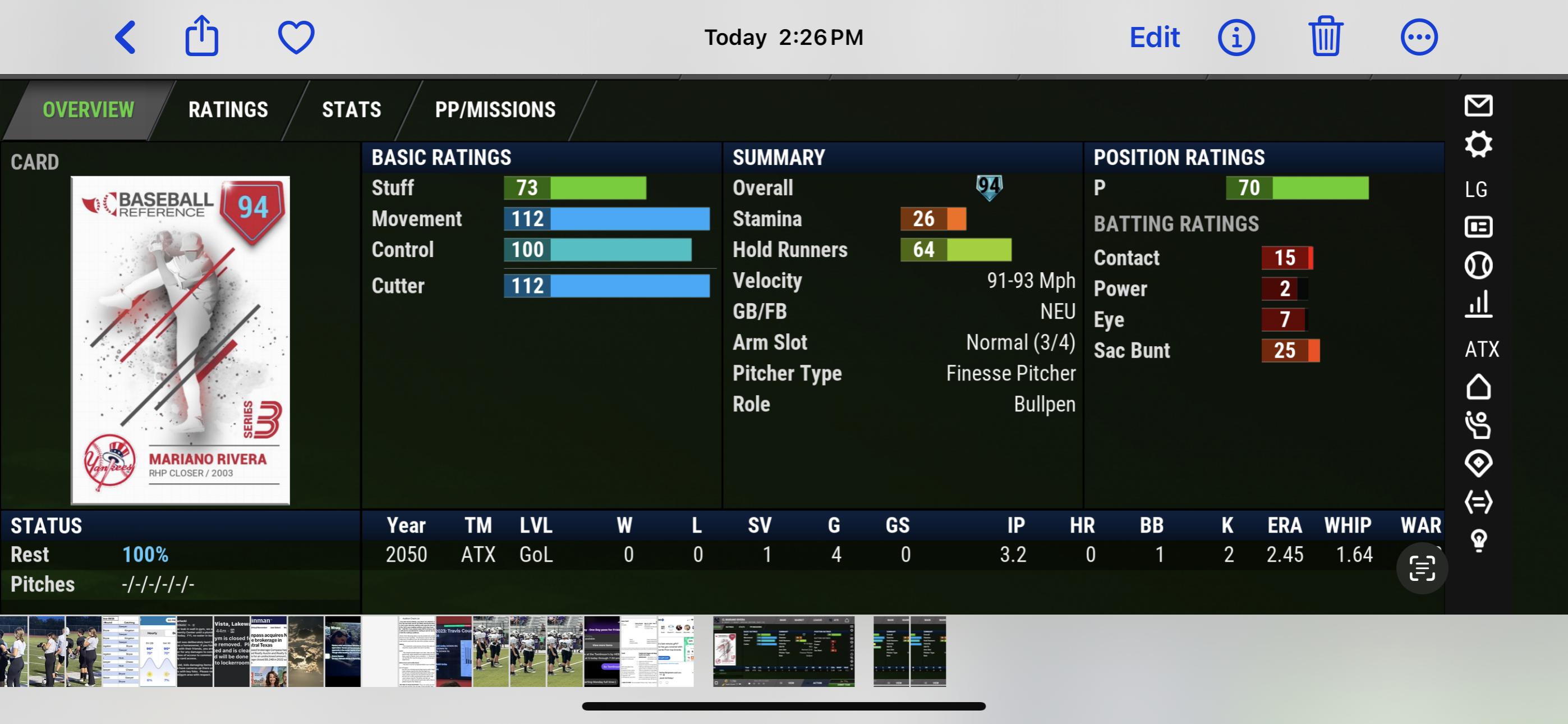The image size is (1568, 724).
Task: Open the LG league menu
Action: coord(1476,189)
